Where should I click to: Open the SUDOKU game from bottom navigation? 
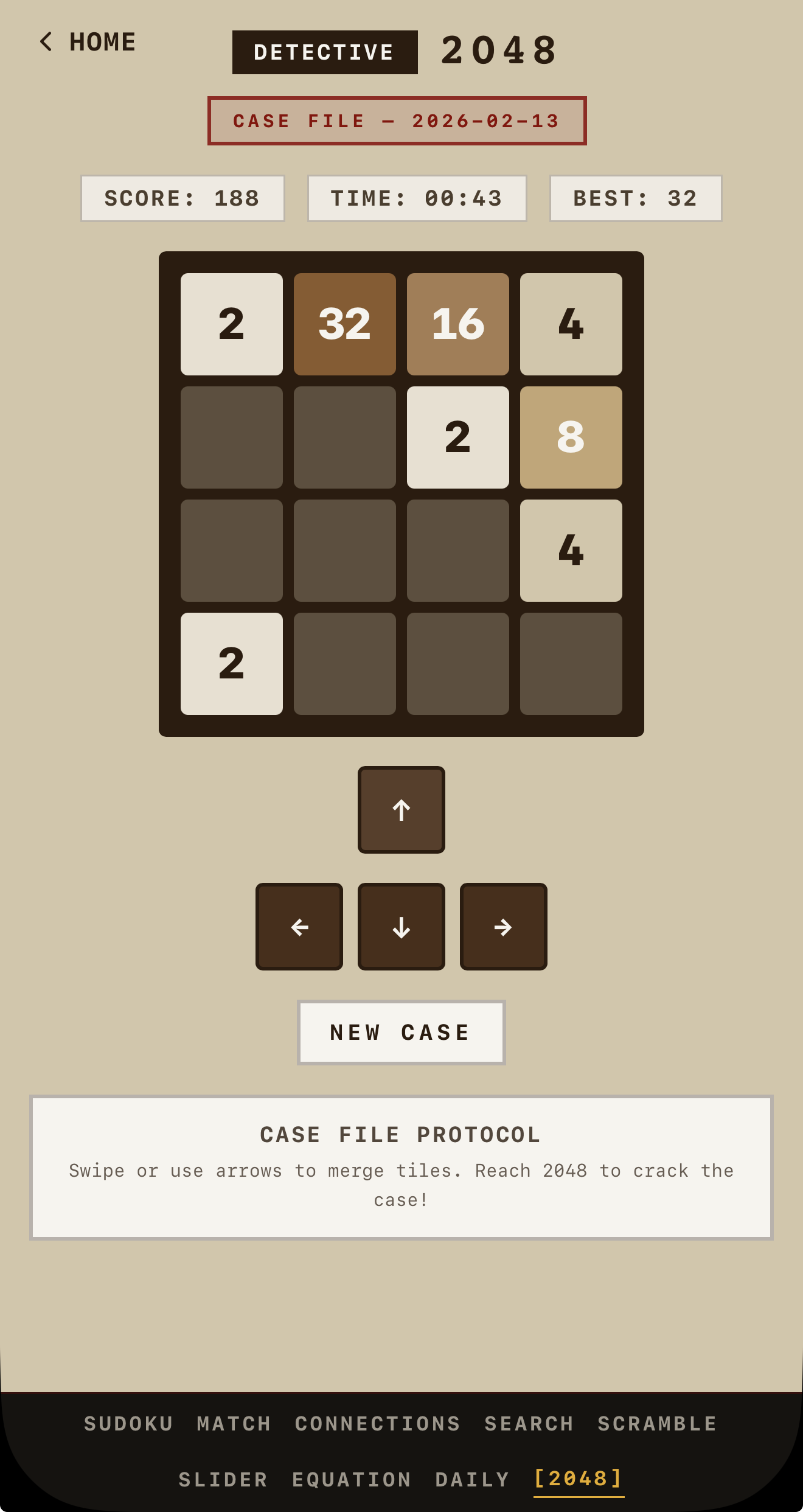[127, 1424]
